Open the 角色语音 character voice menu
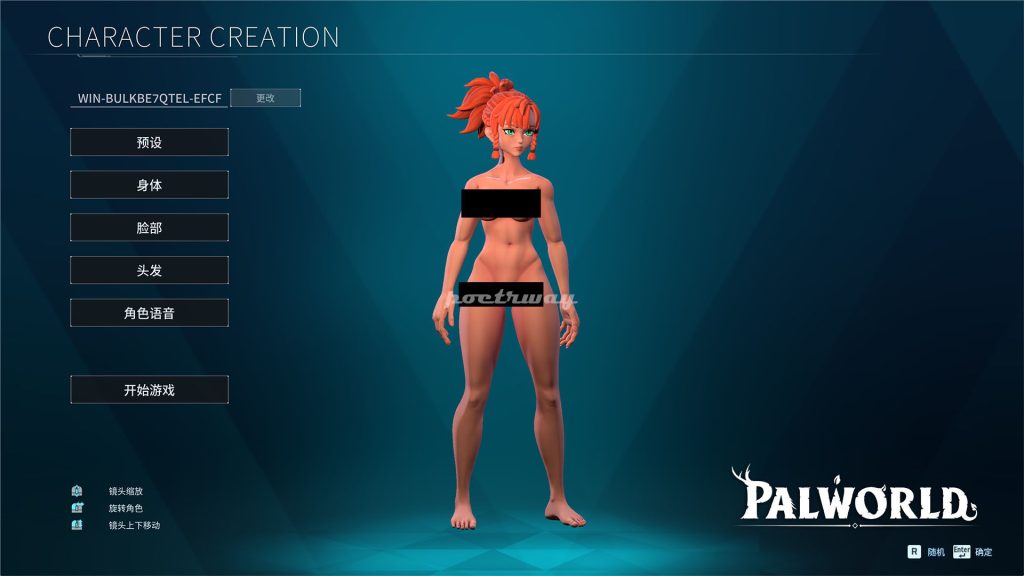The image size is (1024, 576). (149, 313)
